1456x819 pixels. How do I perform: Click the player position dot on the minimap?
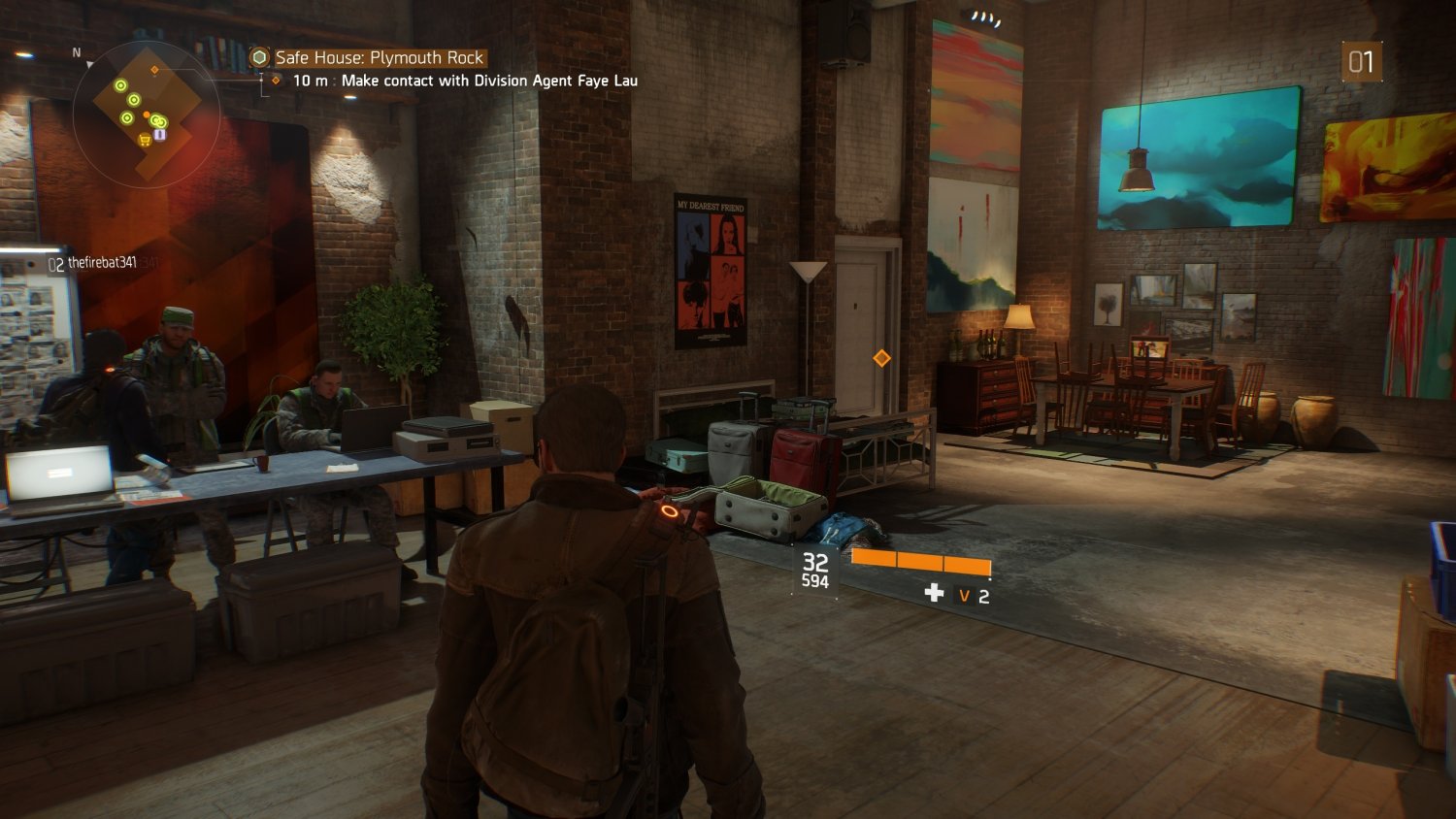(x=146, y=115)
